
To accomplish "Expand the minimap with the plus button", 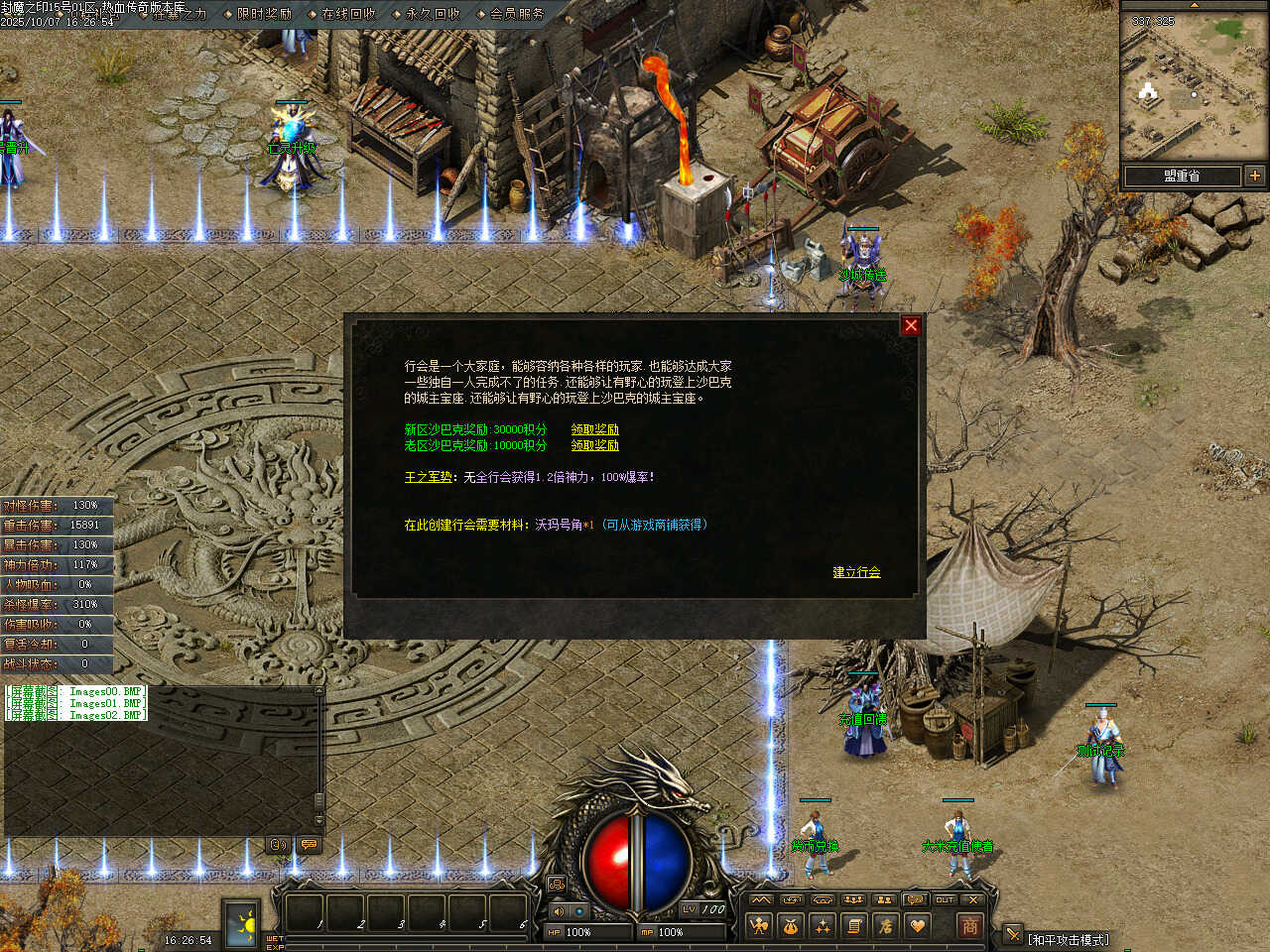I will [1255, 176].
